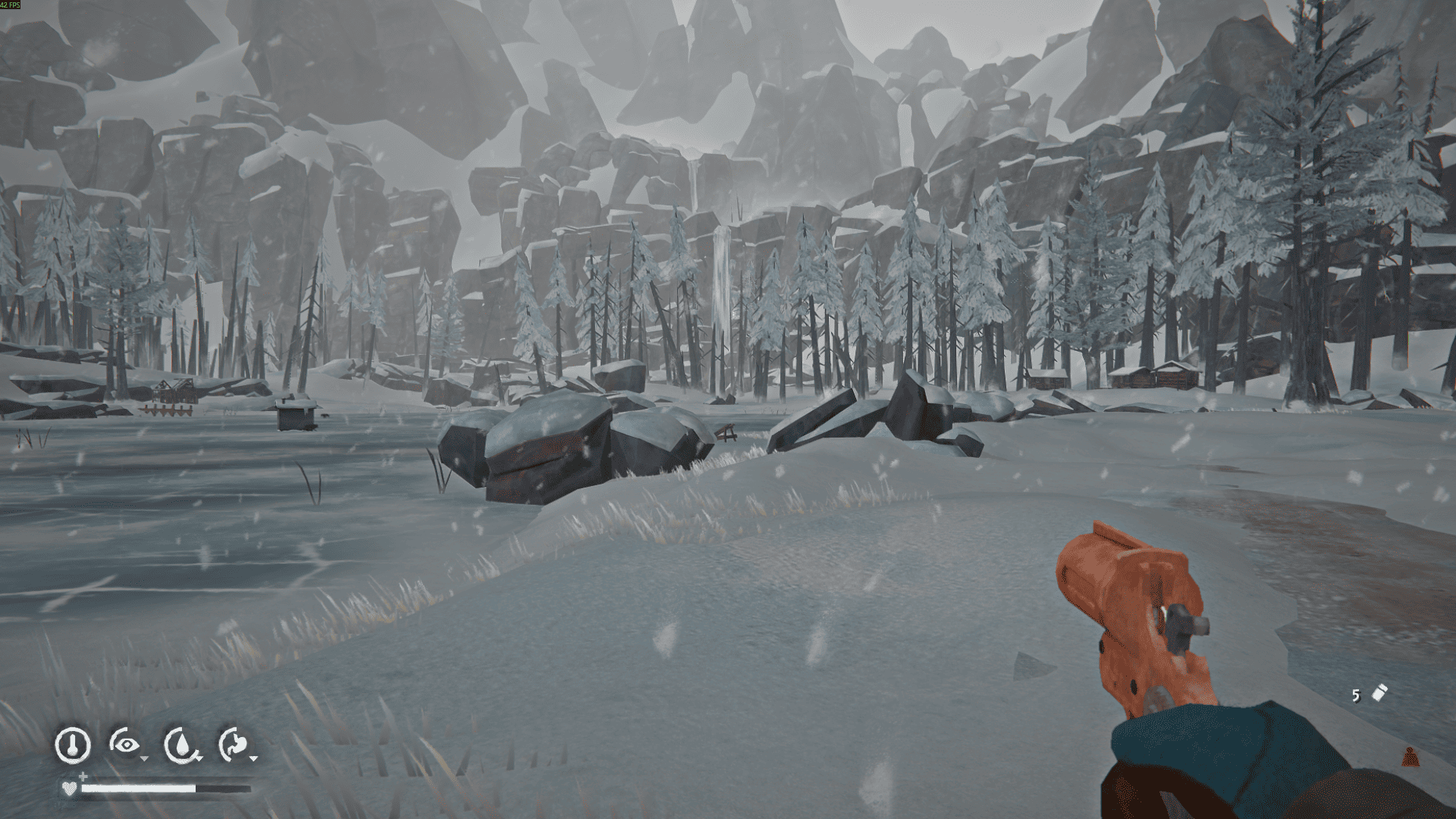Check the water drop thirst icon

[x=181, y=745]
